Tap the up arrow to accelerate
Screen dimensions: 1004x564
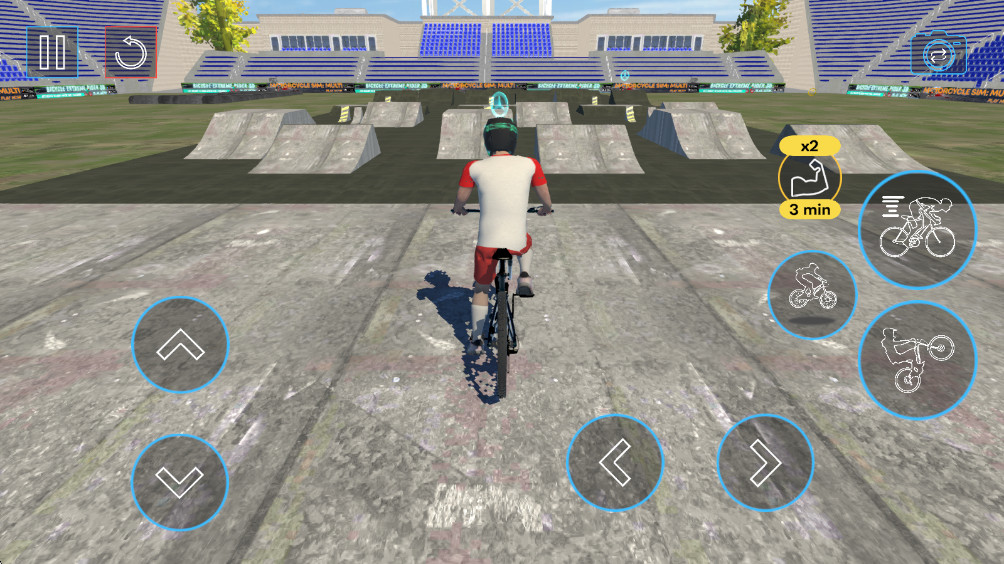[180, 346]
